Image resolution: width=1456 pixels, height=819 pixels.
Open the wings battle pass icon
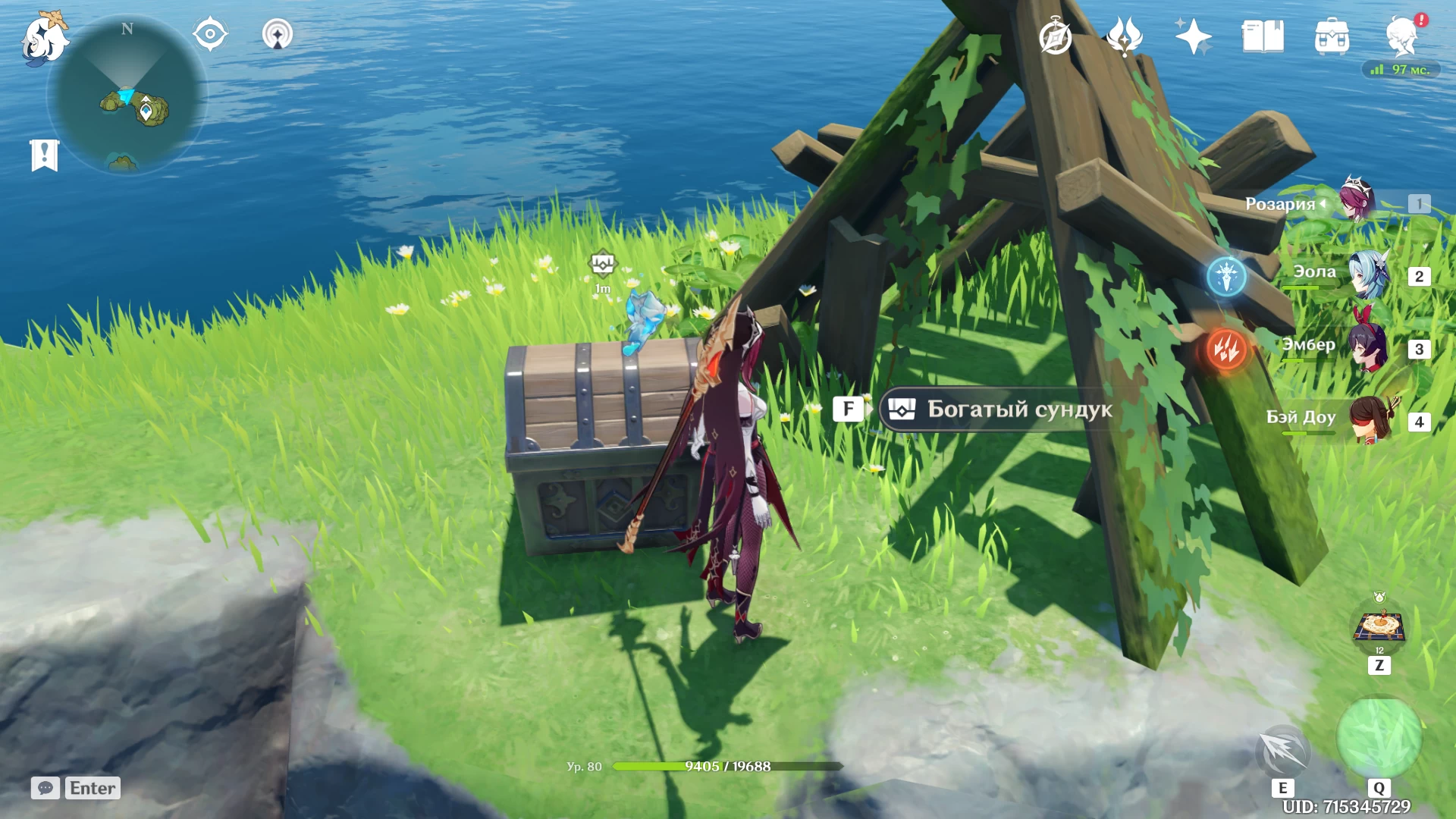point(1124,36)
